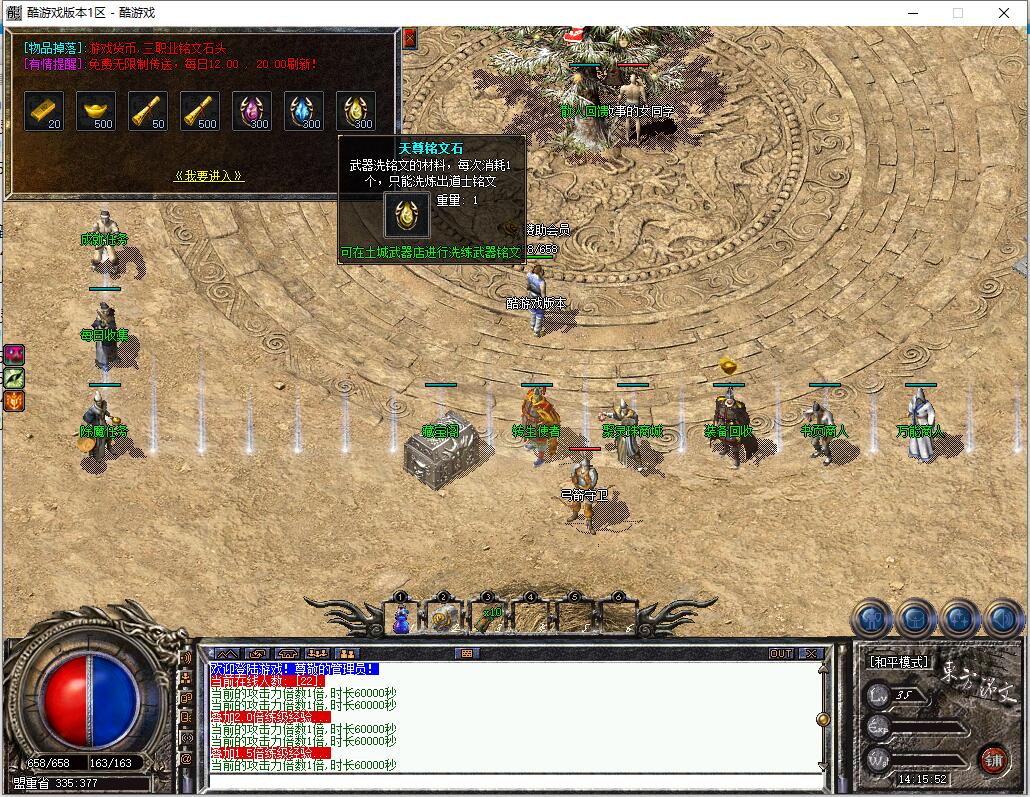The width and height of the screenshot is (1030, 797).
Task: Toggle the 和平模式 attack mode label
Action: click(898, 662)
